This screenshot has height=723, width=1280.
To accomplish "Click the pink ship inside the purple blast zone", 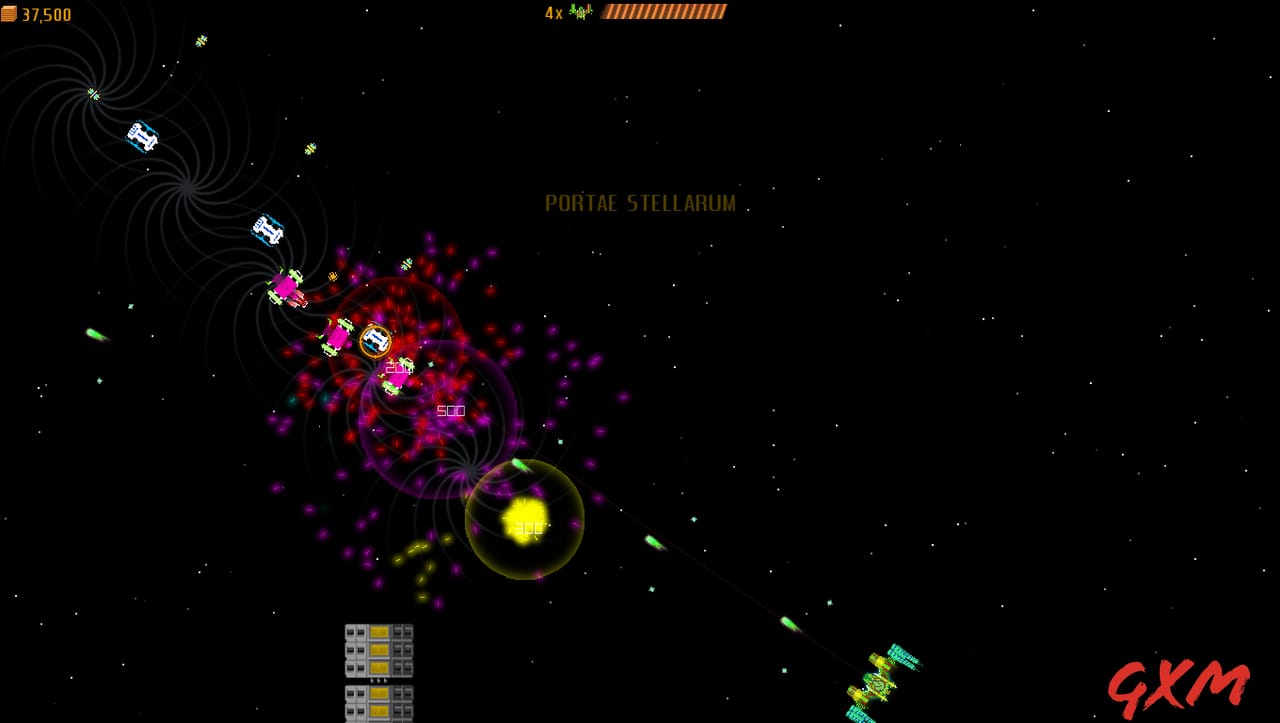I will pyautogui.click(x=396, y=379).
